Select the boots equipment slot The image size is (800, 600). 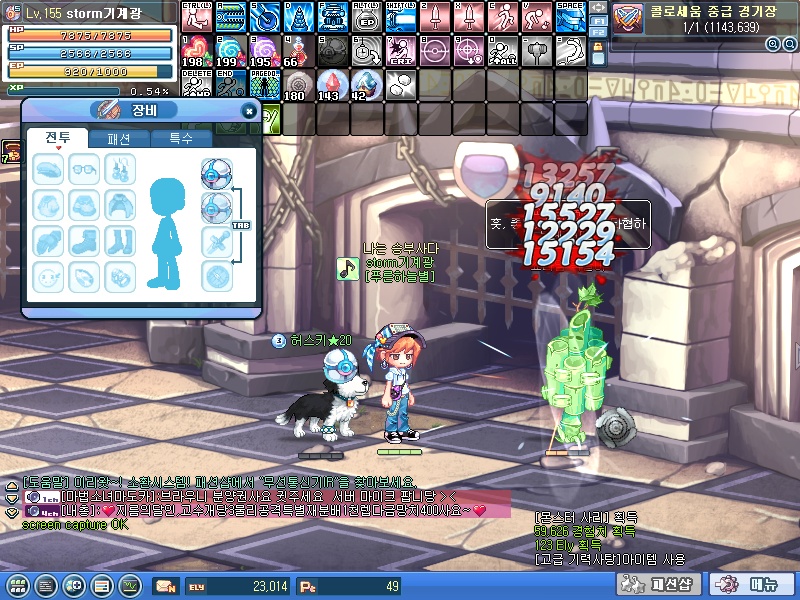click(x=85, y=241)
